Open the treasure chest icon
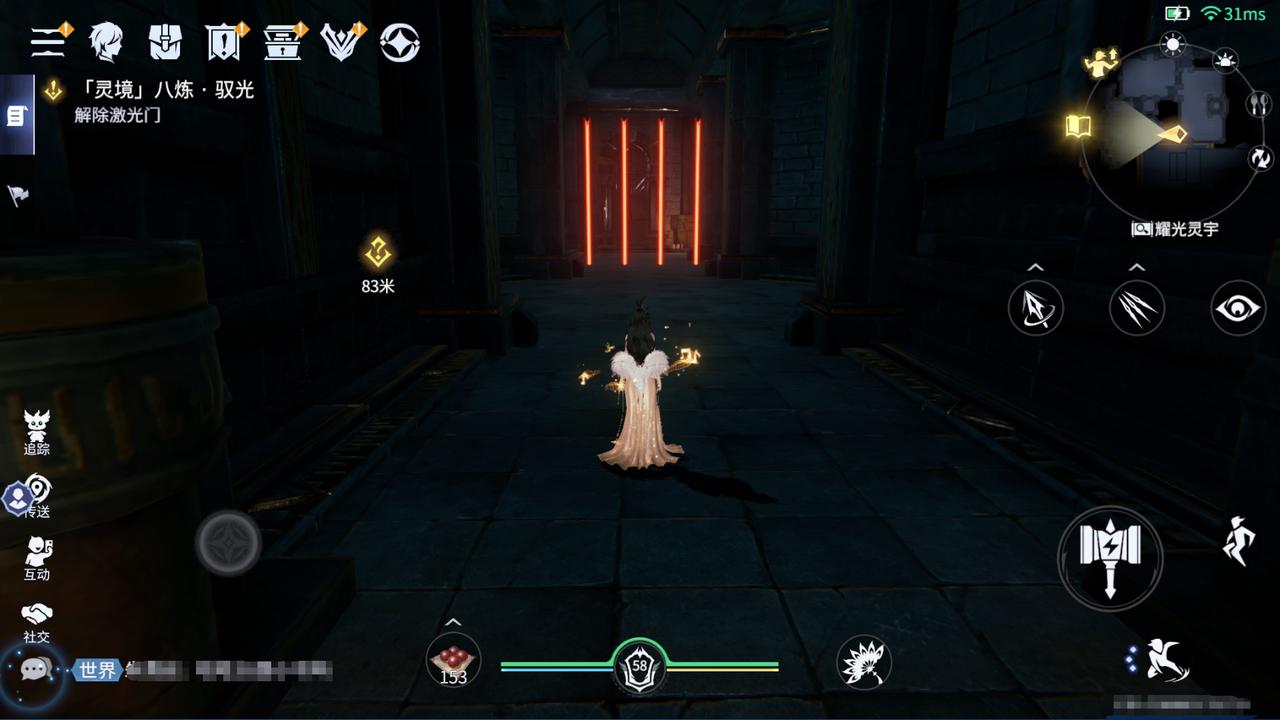Screen dimensions: 1280x720 pos(282,42)
